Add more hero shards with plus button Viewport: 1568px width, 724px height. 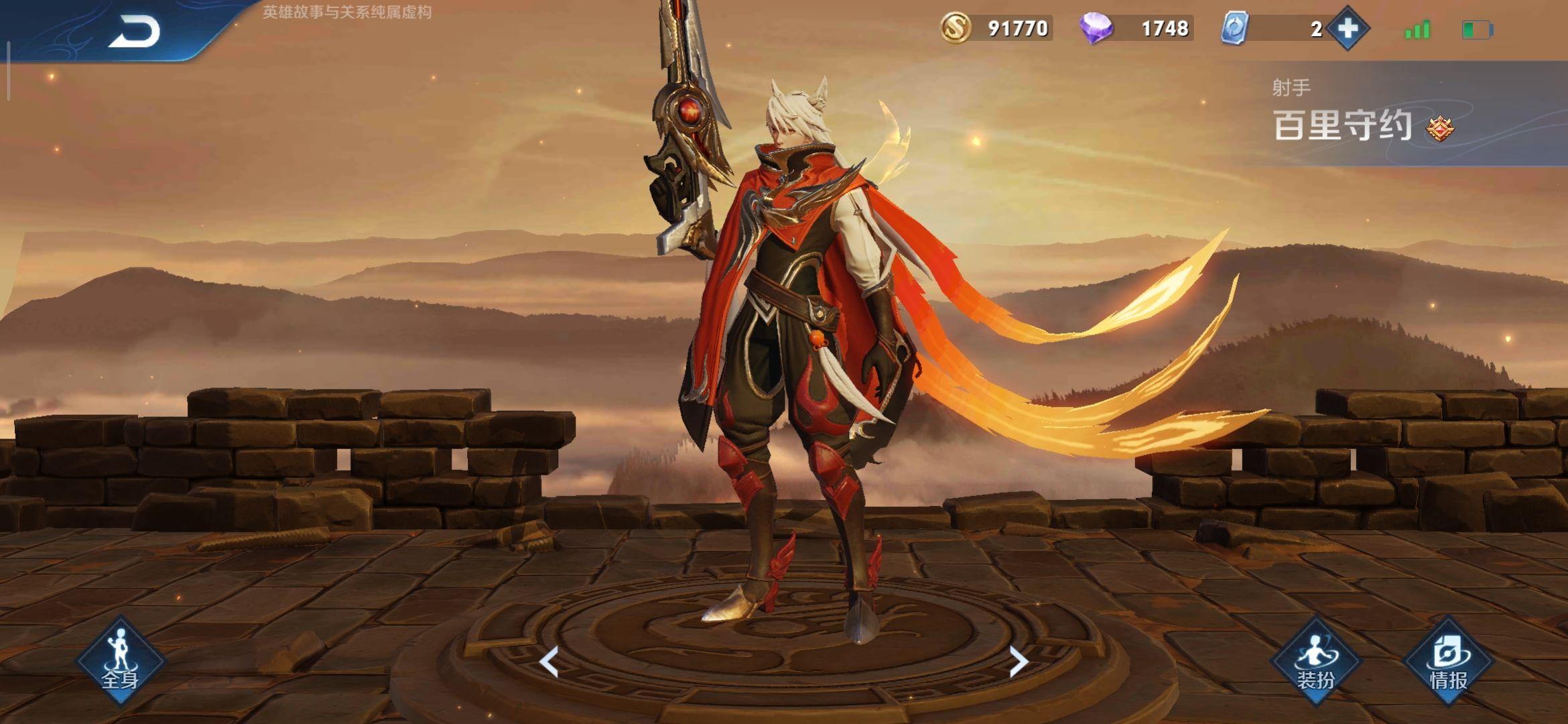click(1348, 28)
